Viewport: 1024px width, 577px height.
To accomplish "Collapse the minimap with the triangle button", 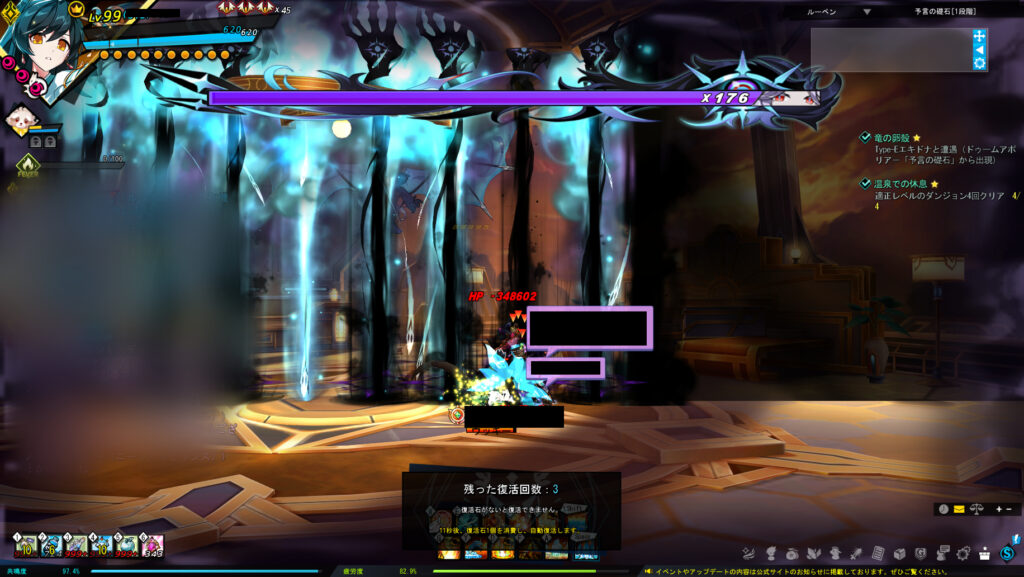I will pyautogui.click(x=979, y=49).
